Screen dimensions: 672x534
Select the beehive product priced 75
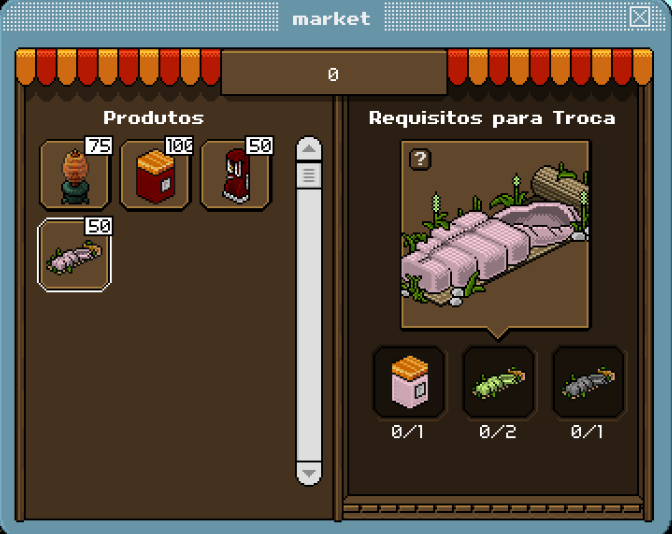[75, 176]
